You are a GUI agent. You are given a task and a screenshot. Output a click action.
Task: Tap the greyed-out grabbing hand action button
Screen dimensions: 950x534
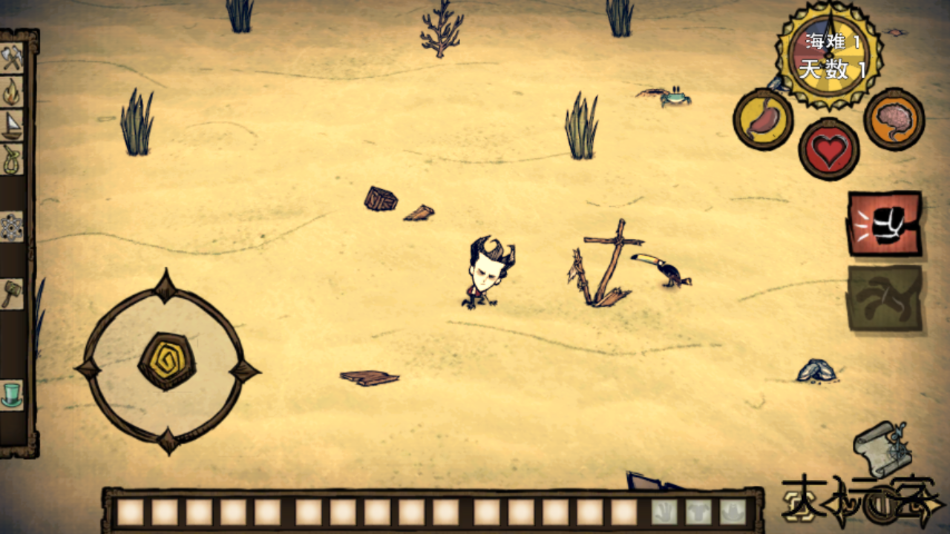point(884,297)
